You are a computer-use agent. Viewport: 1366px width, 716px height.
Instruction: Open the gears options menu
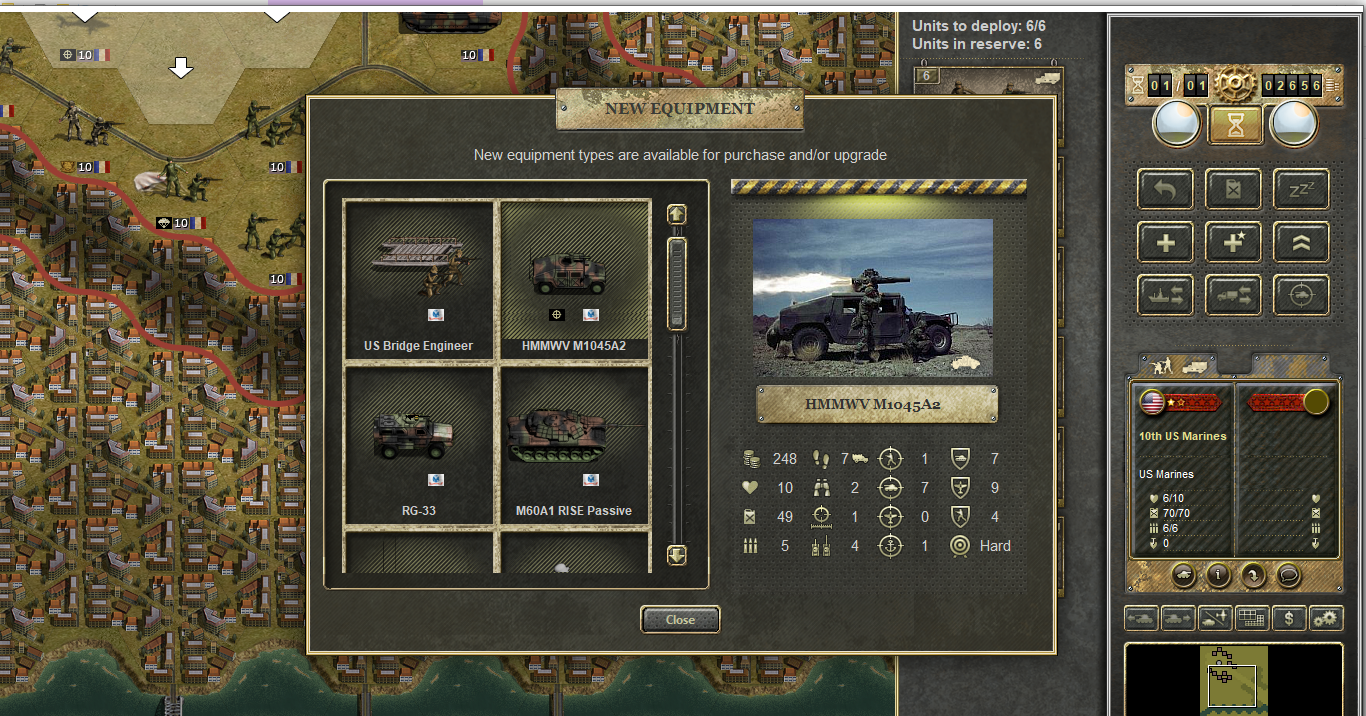[x=1325, y=618]
